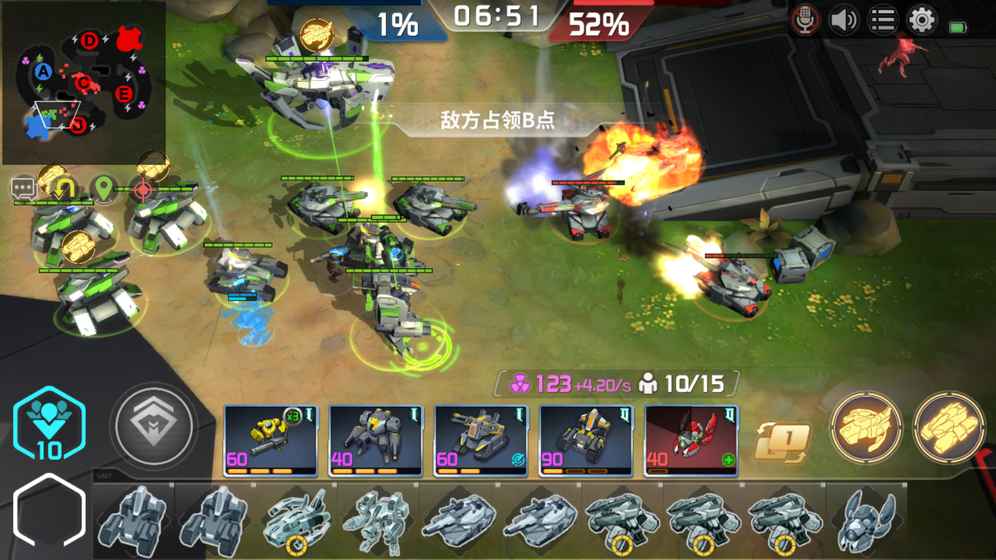Open the gear settings menu
996x560 pixels.
click(921, 20)
